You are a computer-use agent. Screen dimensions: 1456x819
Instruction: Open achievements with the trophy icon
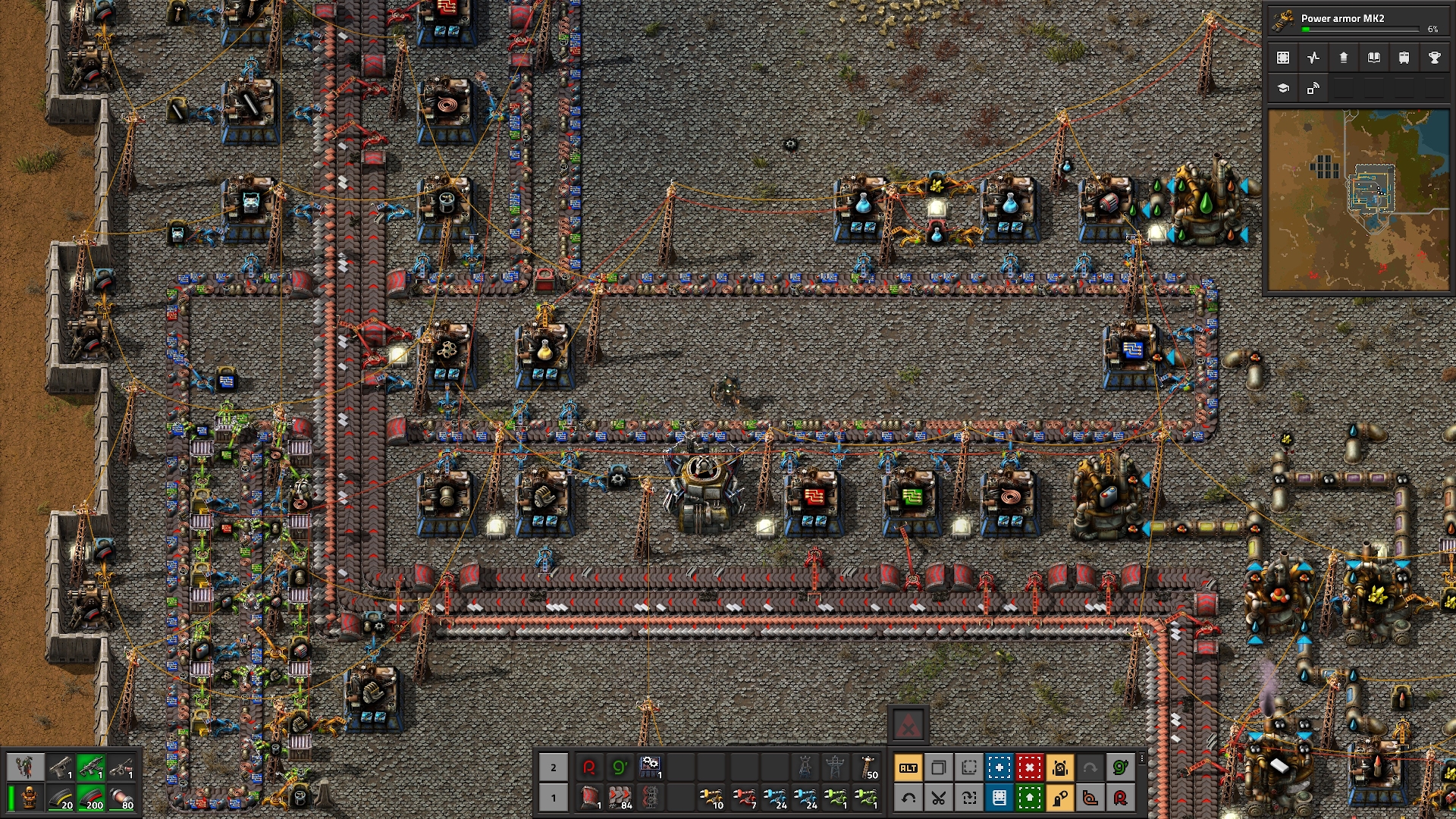click(1433, 57)
